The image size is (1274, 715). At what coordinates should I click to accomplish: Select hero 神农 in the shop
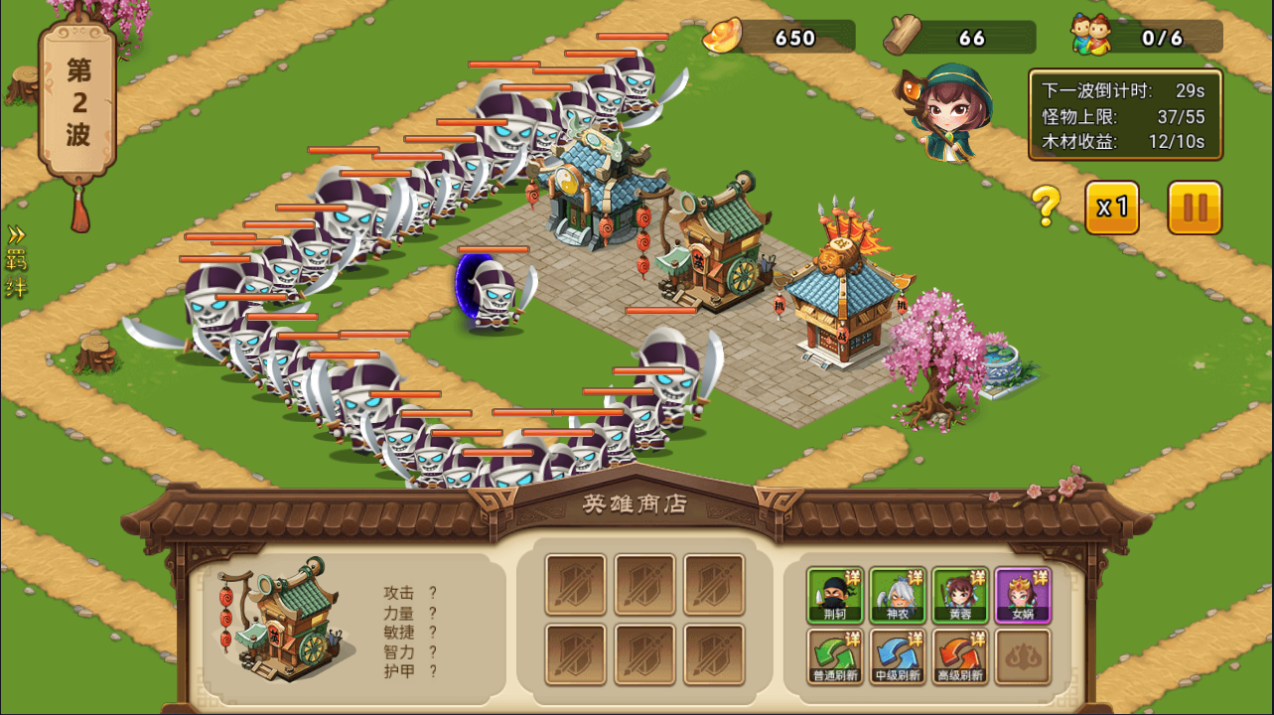(897, 596)
